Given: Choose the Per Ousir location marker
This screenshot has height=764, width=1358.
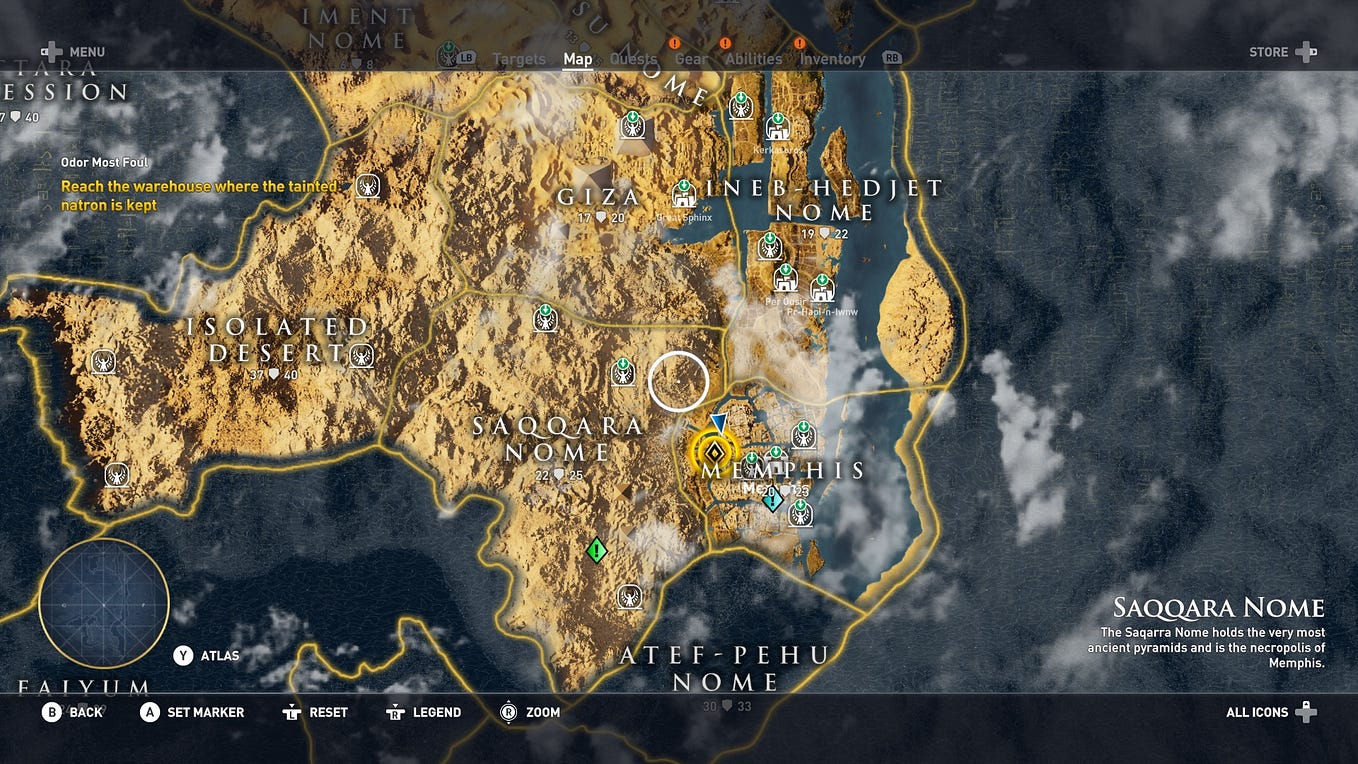Looking at the screenshot, I should (x=785, y=277).
